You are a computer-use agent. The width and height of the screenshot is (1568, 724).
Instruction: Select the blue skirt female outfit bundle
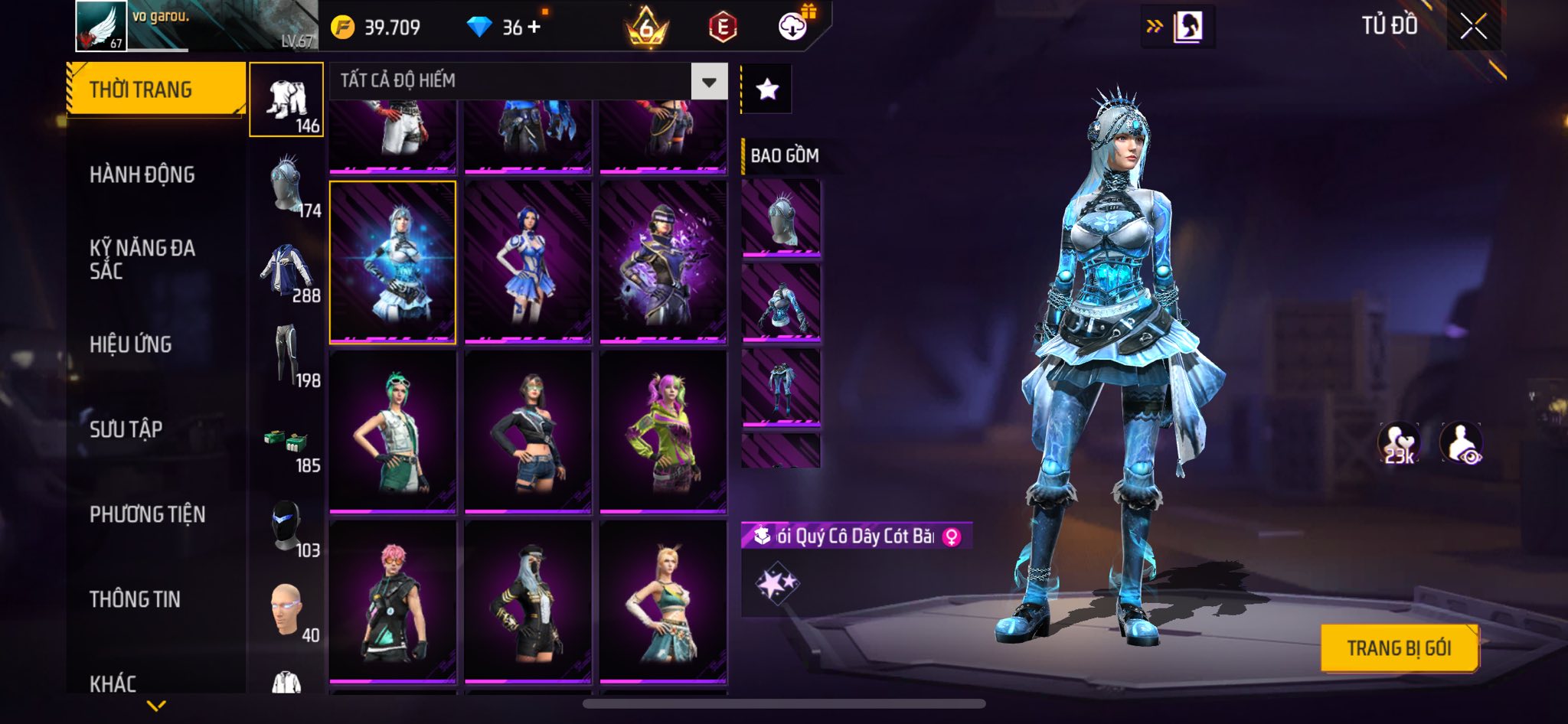pos(528,262)
